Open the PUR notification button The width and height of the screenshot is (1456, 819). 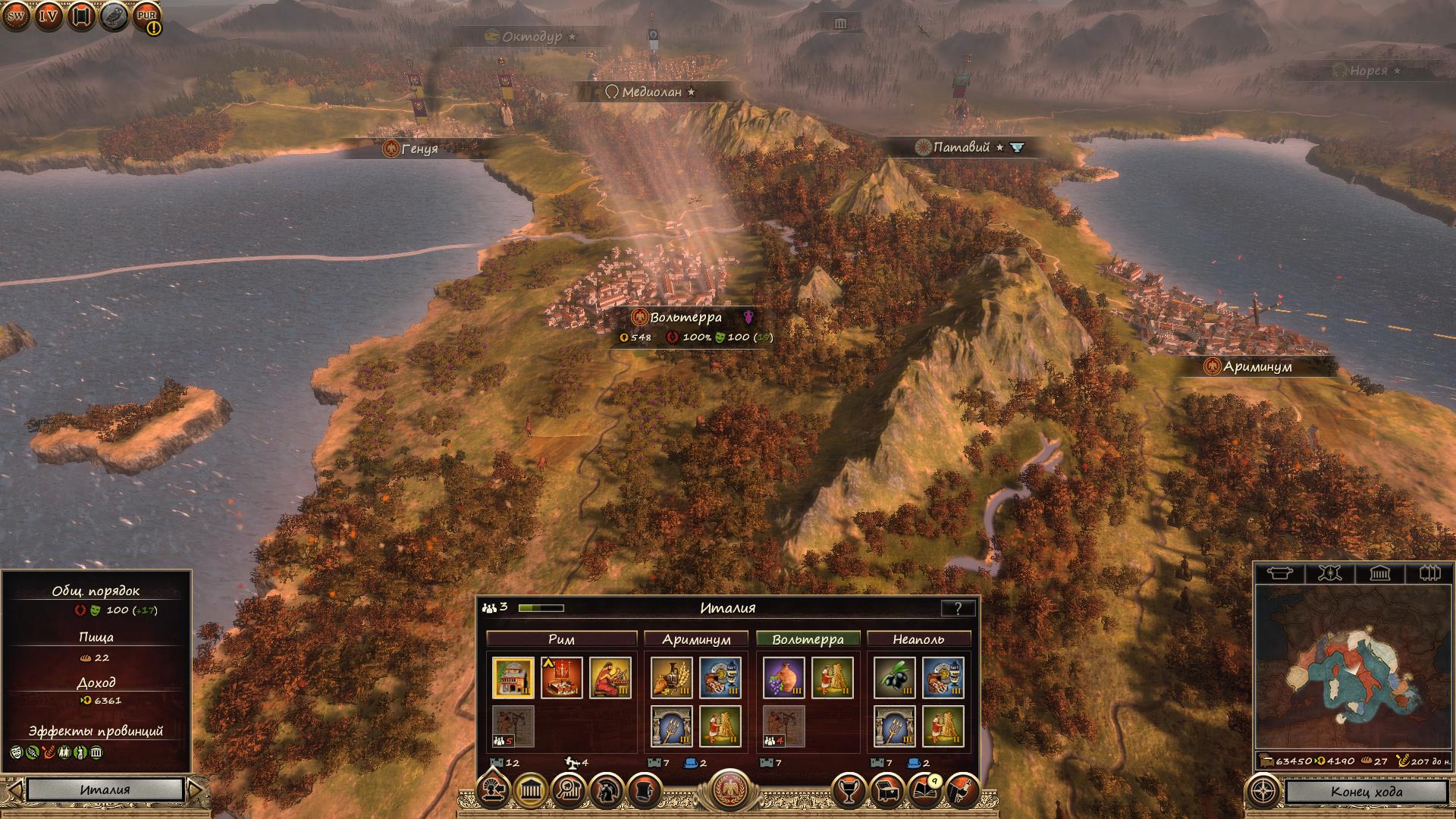[147, 16]
